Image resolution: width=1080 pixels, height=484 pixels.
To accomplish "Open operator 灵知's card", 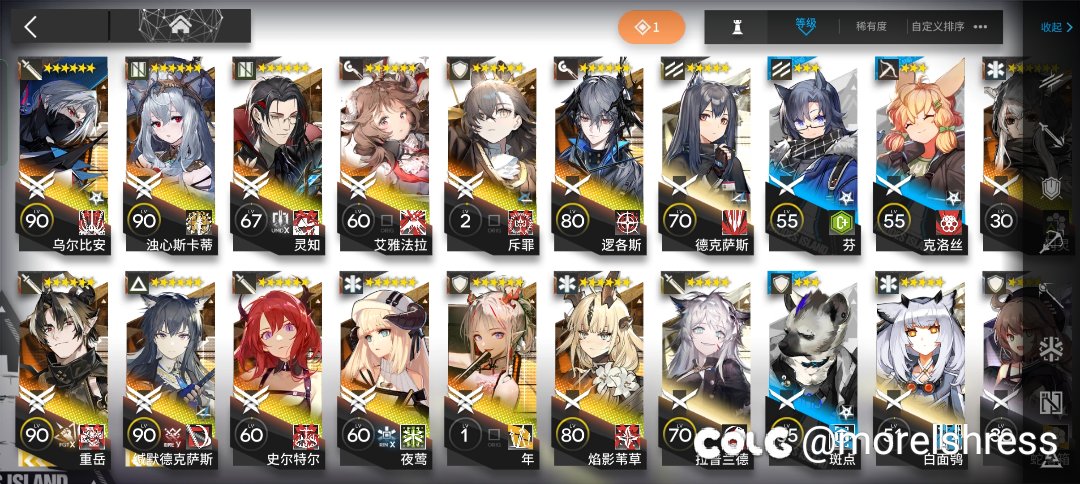I will (281, 150).
